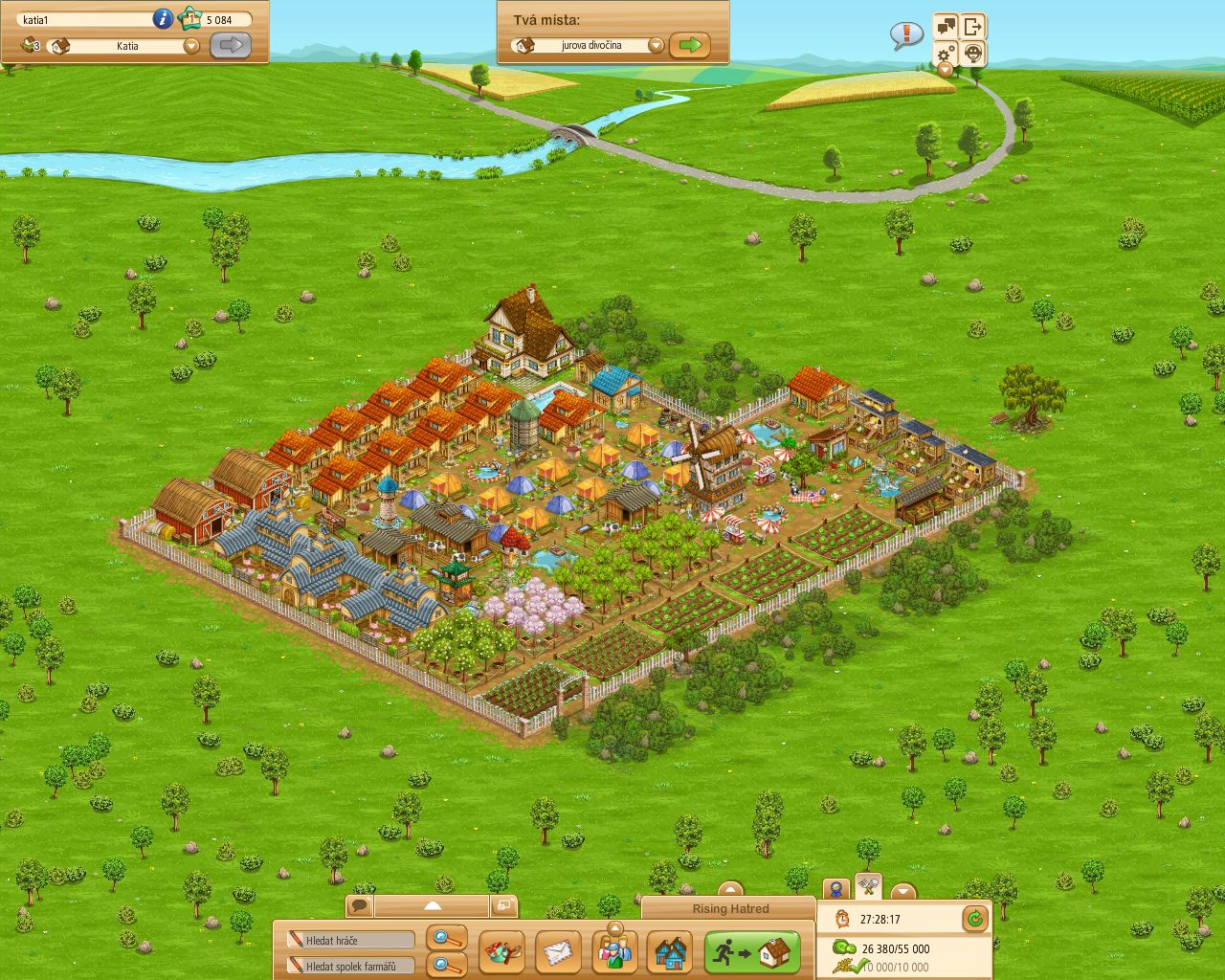
Task: Expand the bottom panel with the white triangle
Action: coord(434,905)
